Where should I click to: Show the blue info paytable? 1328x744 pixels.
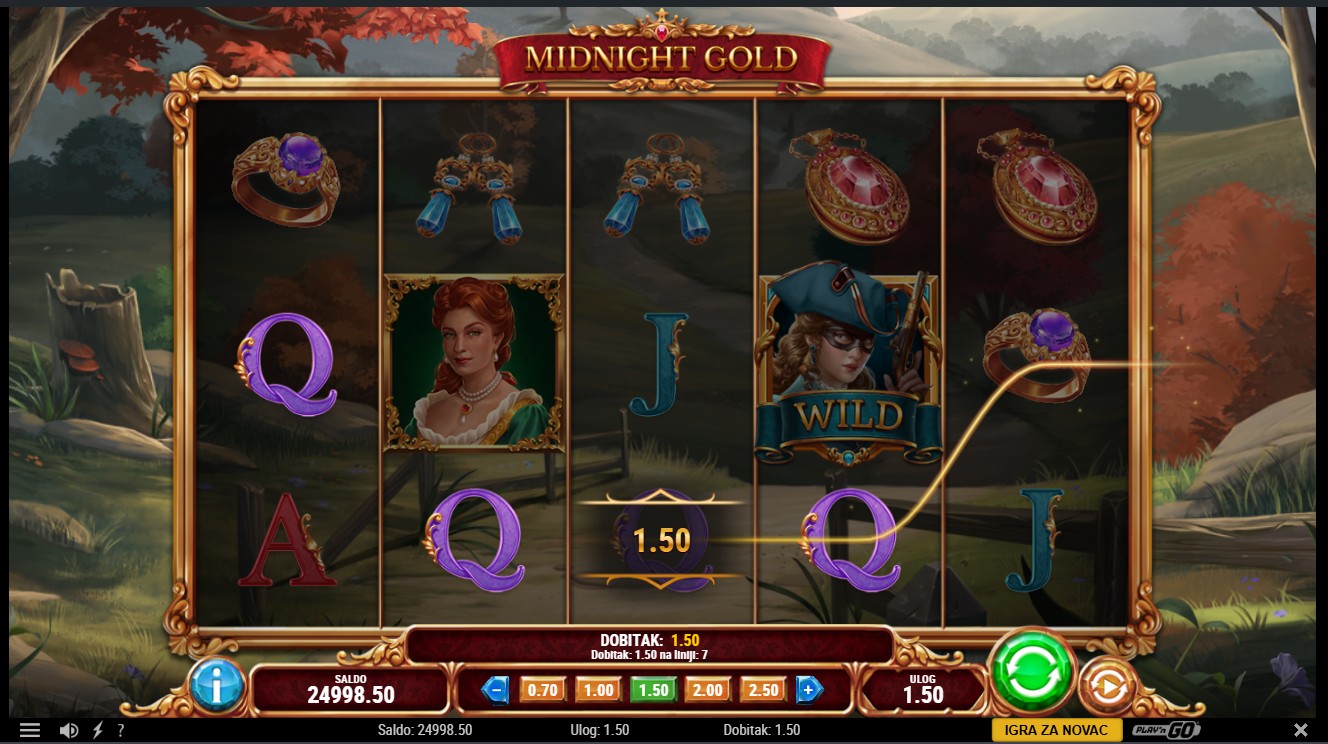coord(216,686)
